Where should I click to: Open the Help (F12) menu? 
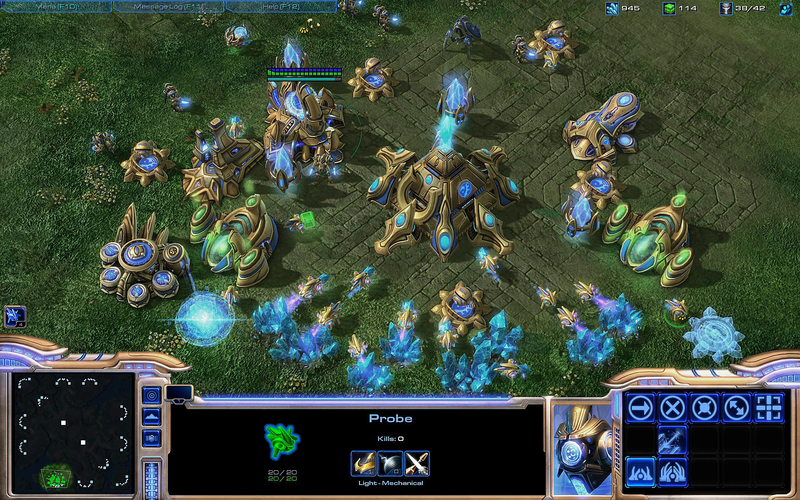point(280,7)
